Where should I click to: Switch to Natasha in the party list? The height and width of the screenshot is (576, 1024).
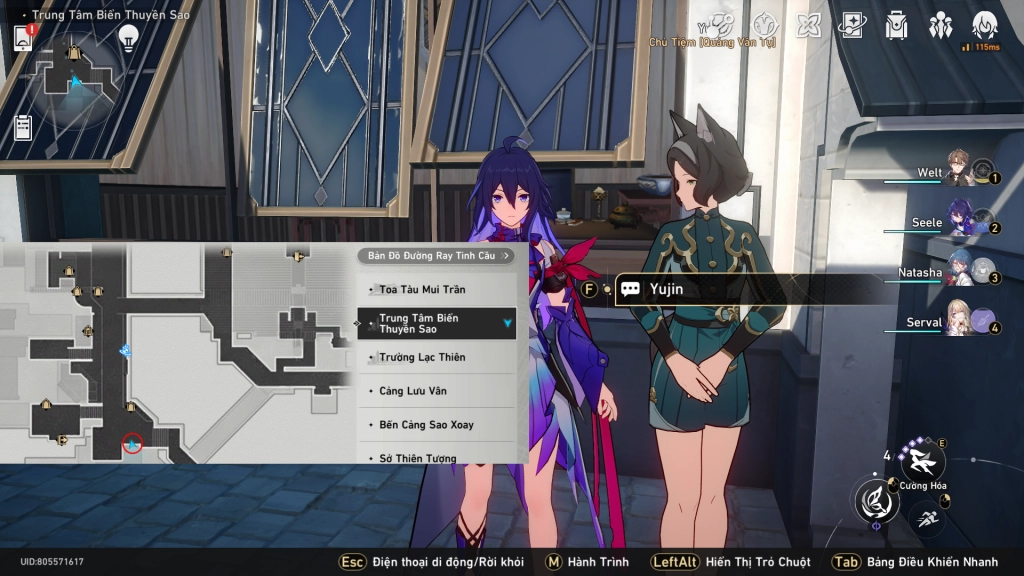[x=960, y=272]
